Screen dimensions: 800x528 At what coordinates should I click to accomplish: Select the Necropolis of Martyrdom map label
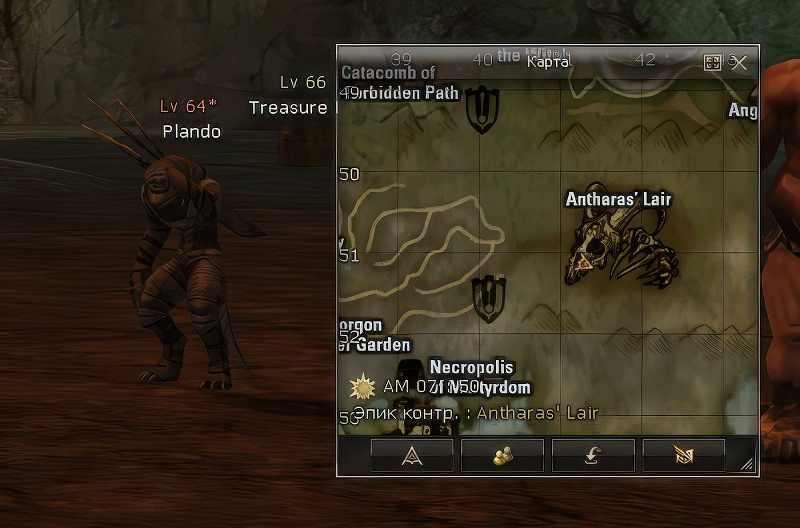tap(476, 377)
